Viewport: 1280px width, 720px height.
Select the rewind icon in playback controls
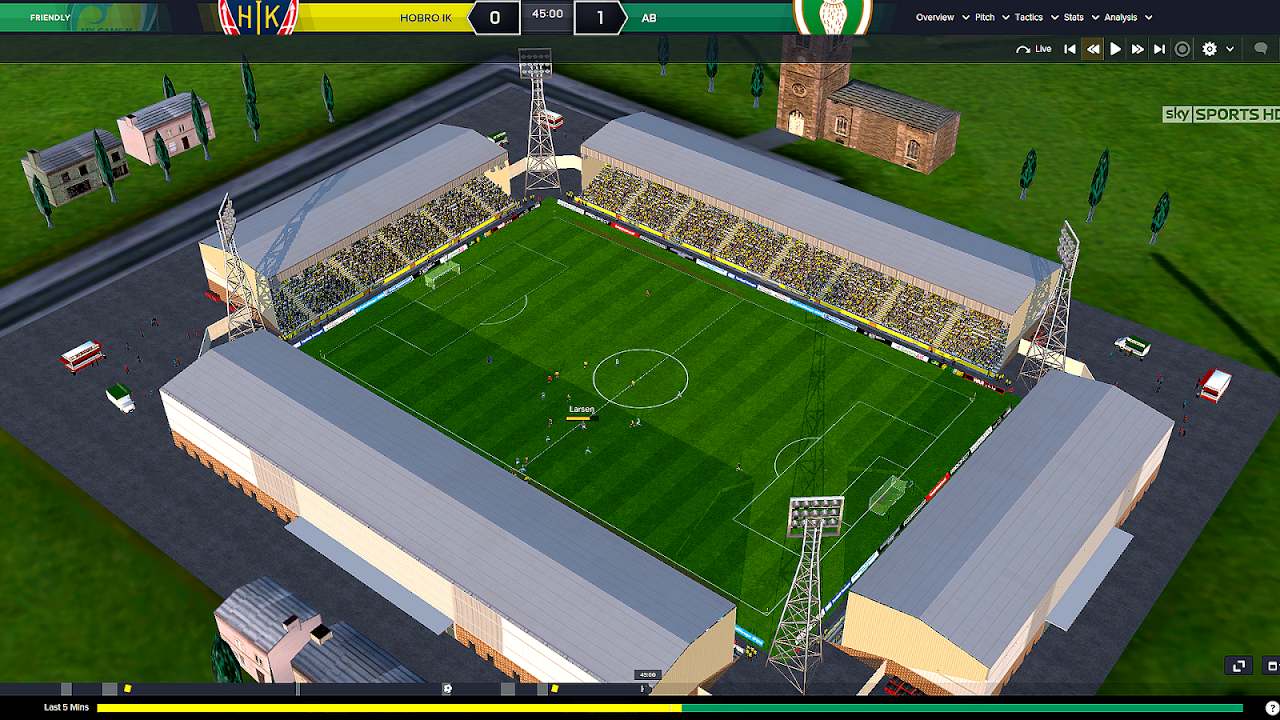[1094, 48]
